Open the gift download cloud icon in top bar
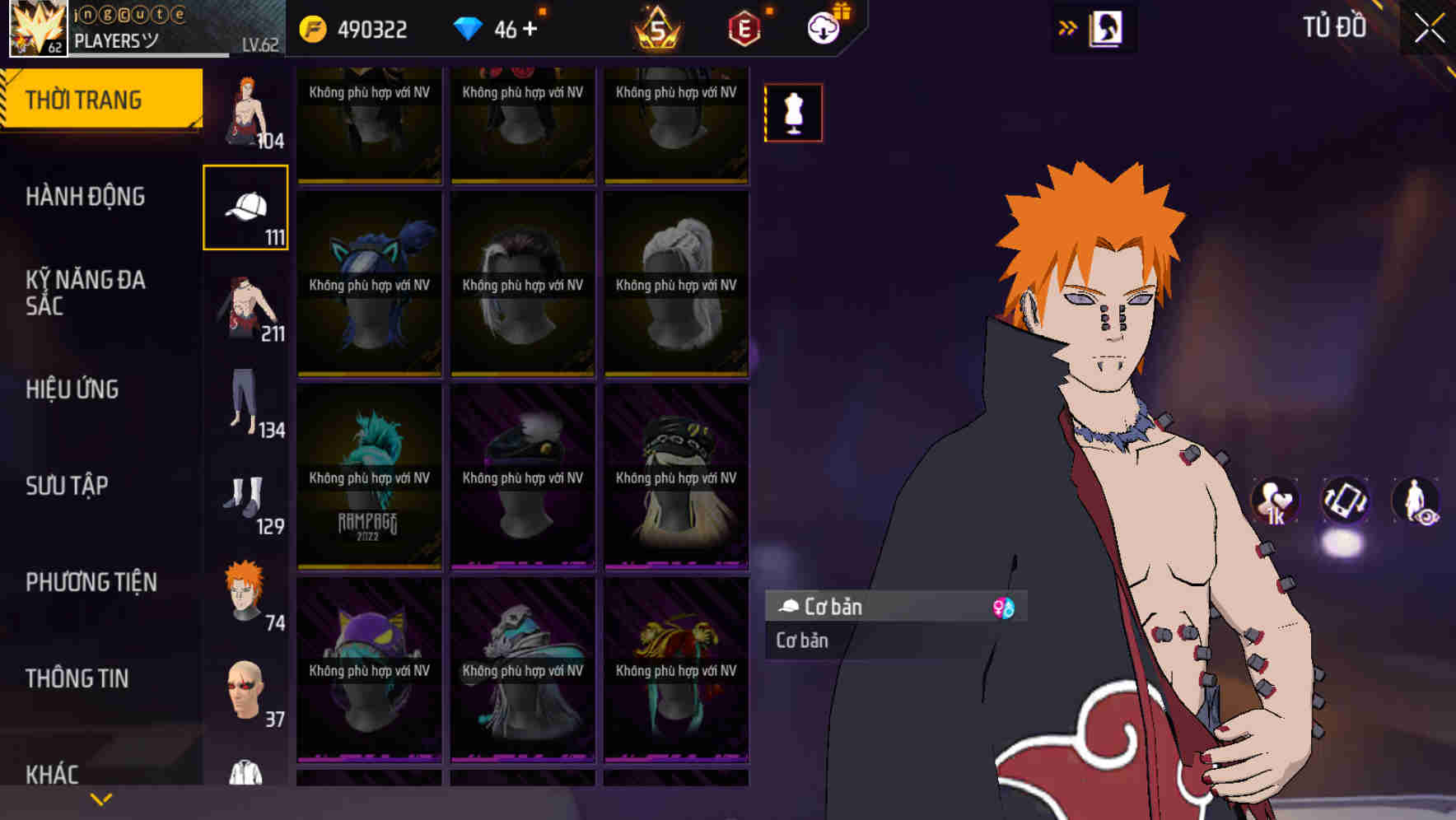Screen dimensions: 1456x820 coord(825,27)
